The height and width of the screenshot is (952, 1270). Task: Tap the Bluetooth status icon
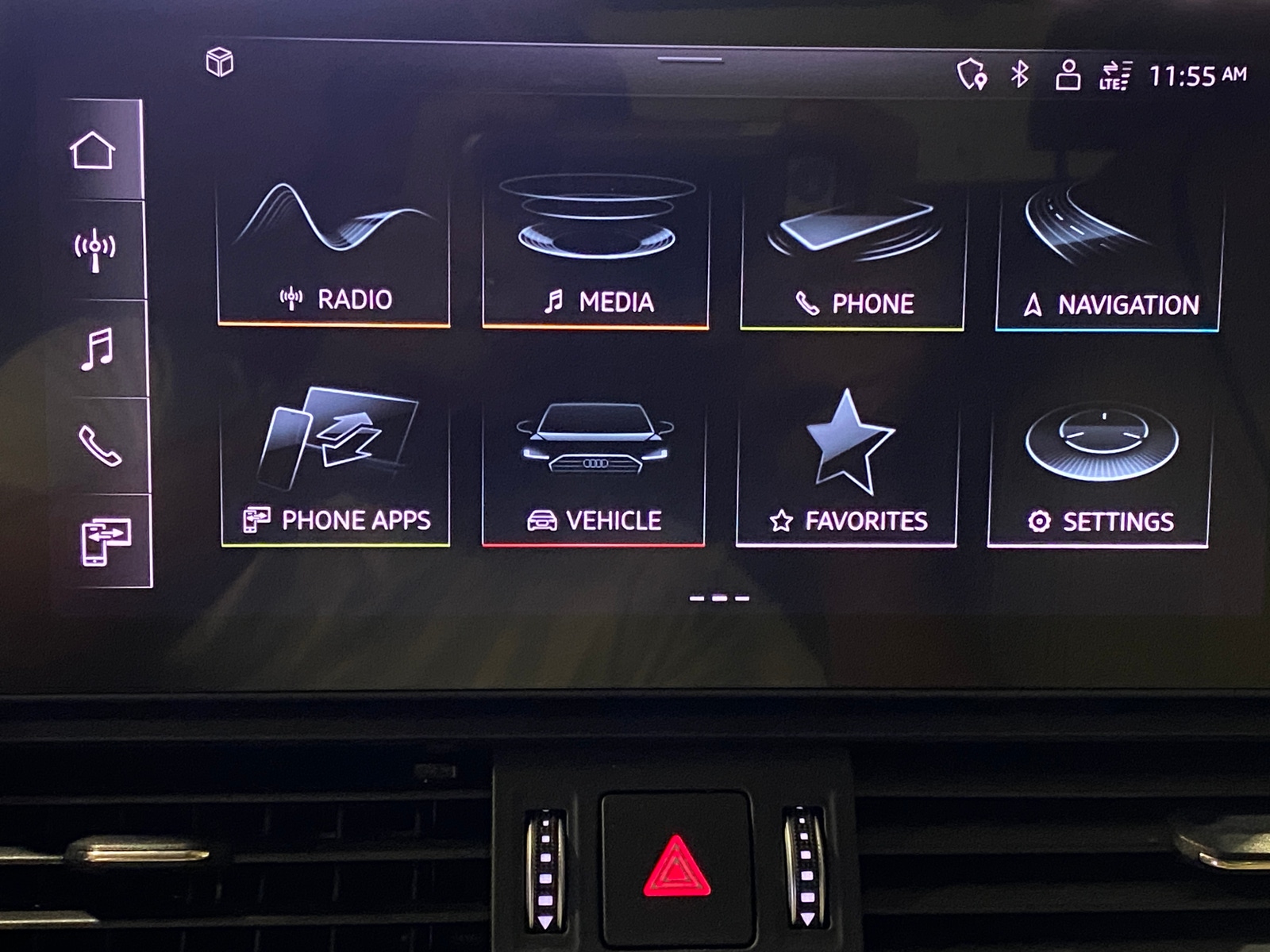coord(1020,75)
